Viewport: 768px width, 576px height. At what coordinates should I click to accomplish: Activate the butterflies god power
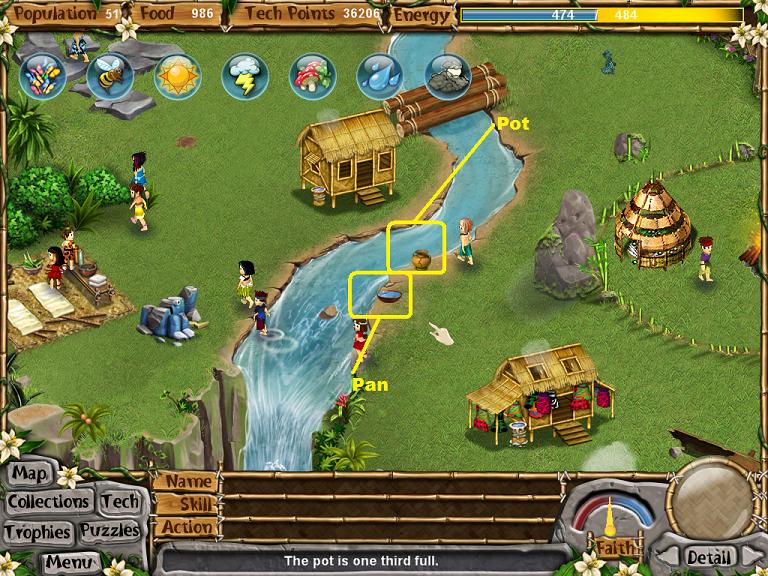(42, 73)
